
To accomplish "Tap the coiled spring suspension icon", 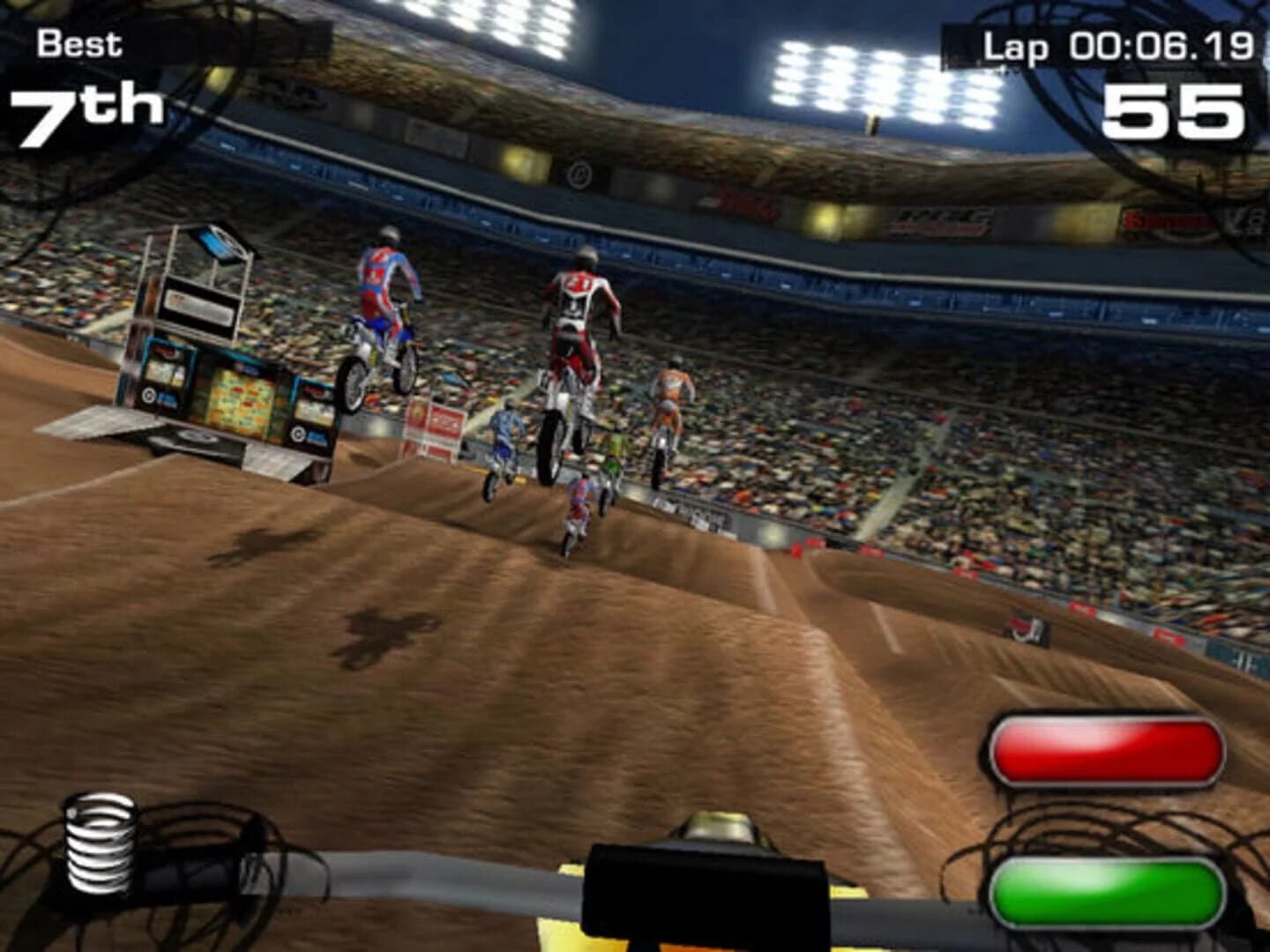I will pyautogui.click(x=100, y=844).
